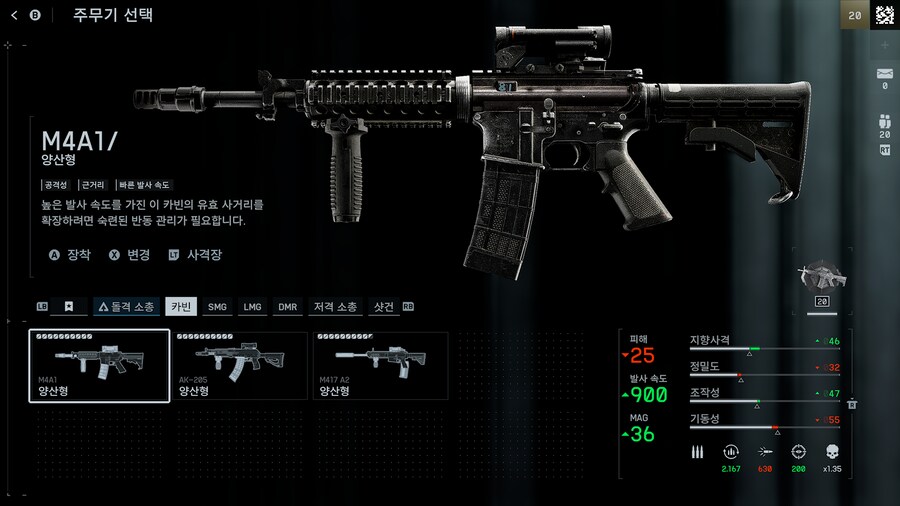
Task: Choose the AK-205 양산형 weapon card
Action: pos(239,366)
